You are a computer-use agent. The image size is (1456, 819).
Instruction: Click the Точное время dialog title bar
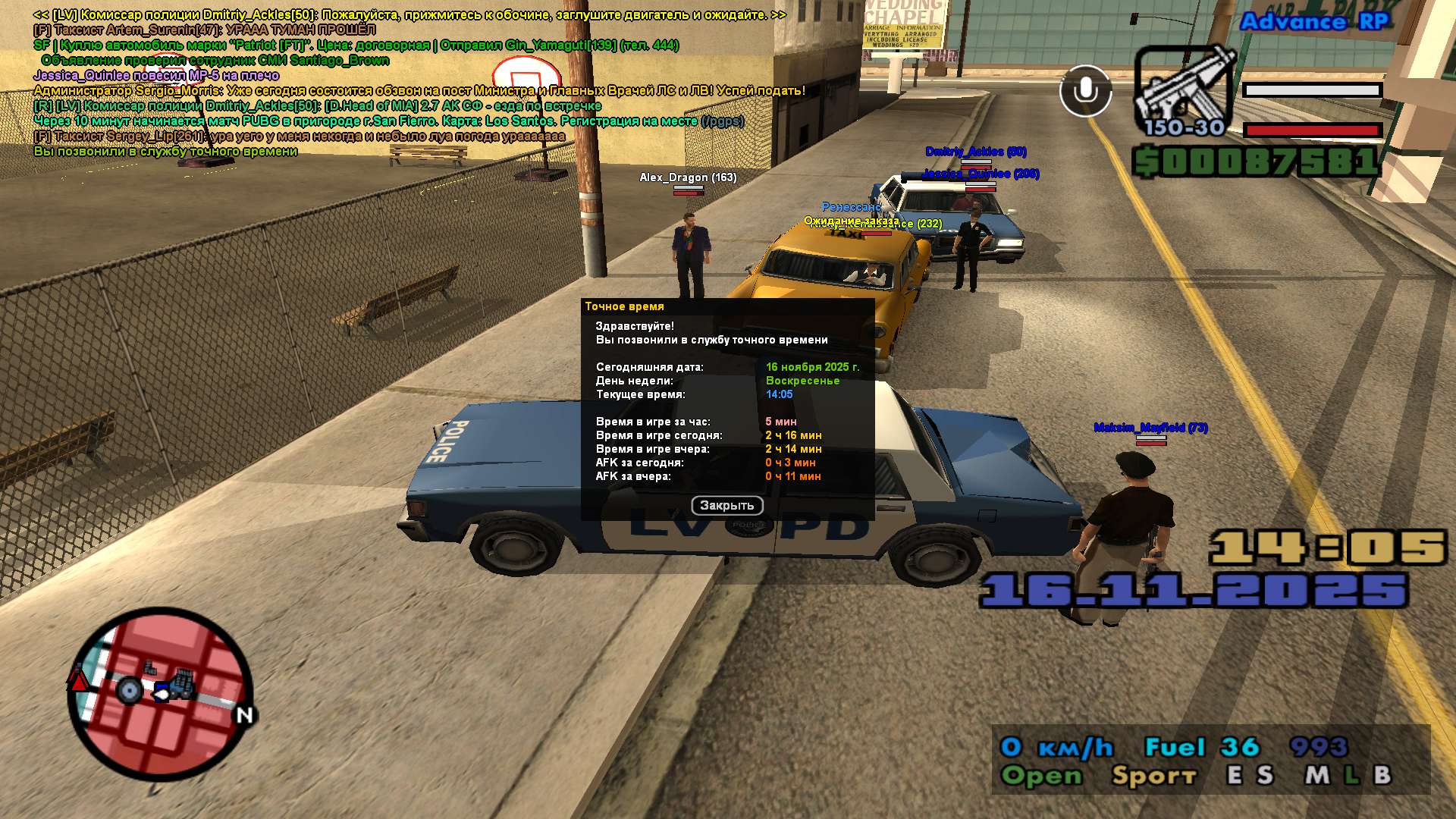pos(726,306)
